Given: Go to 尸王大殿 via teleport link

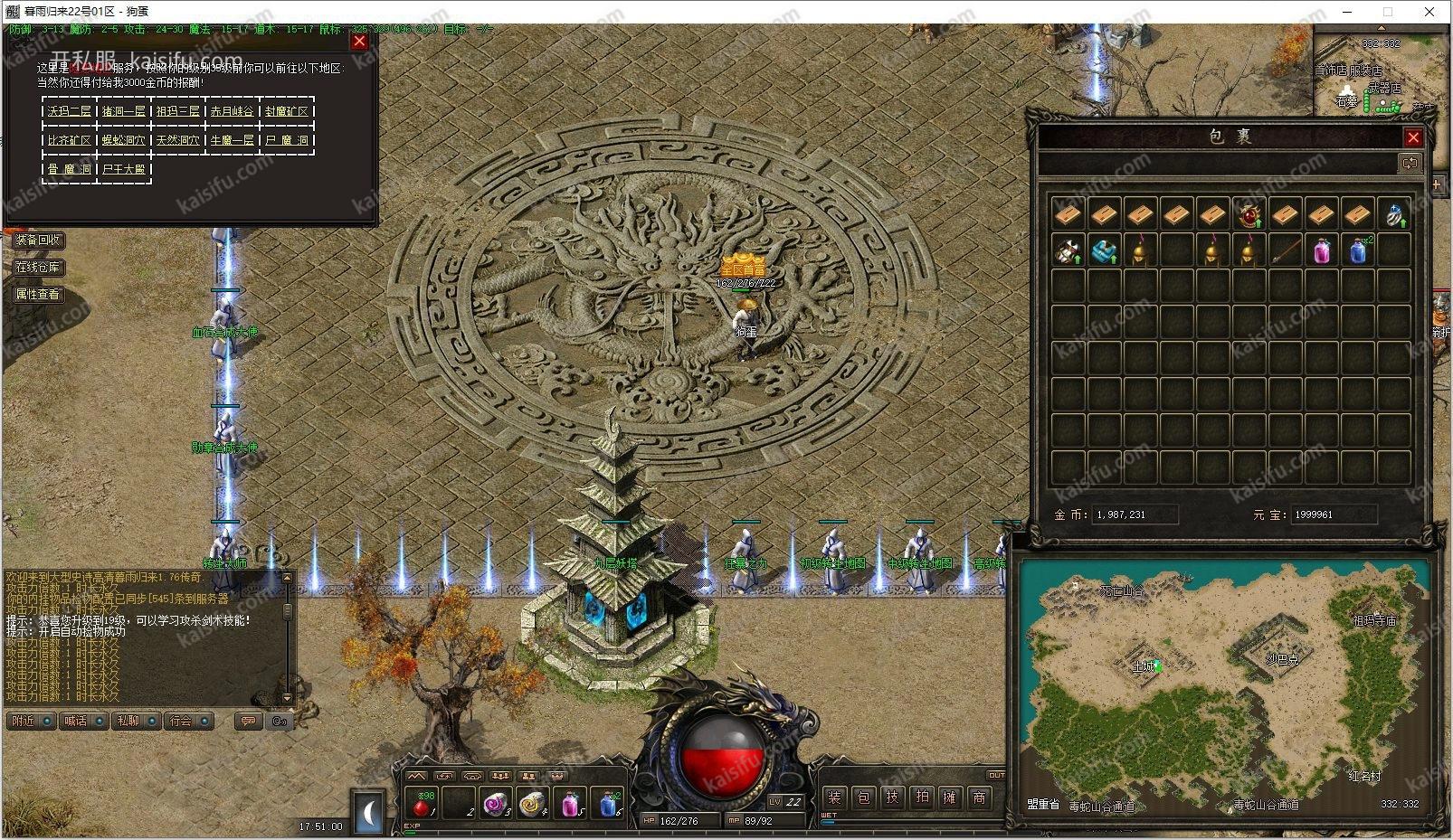Looking at the screenshot, I should pyautogui.click(x=124, y=169).
